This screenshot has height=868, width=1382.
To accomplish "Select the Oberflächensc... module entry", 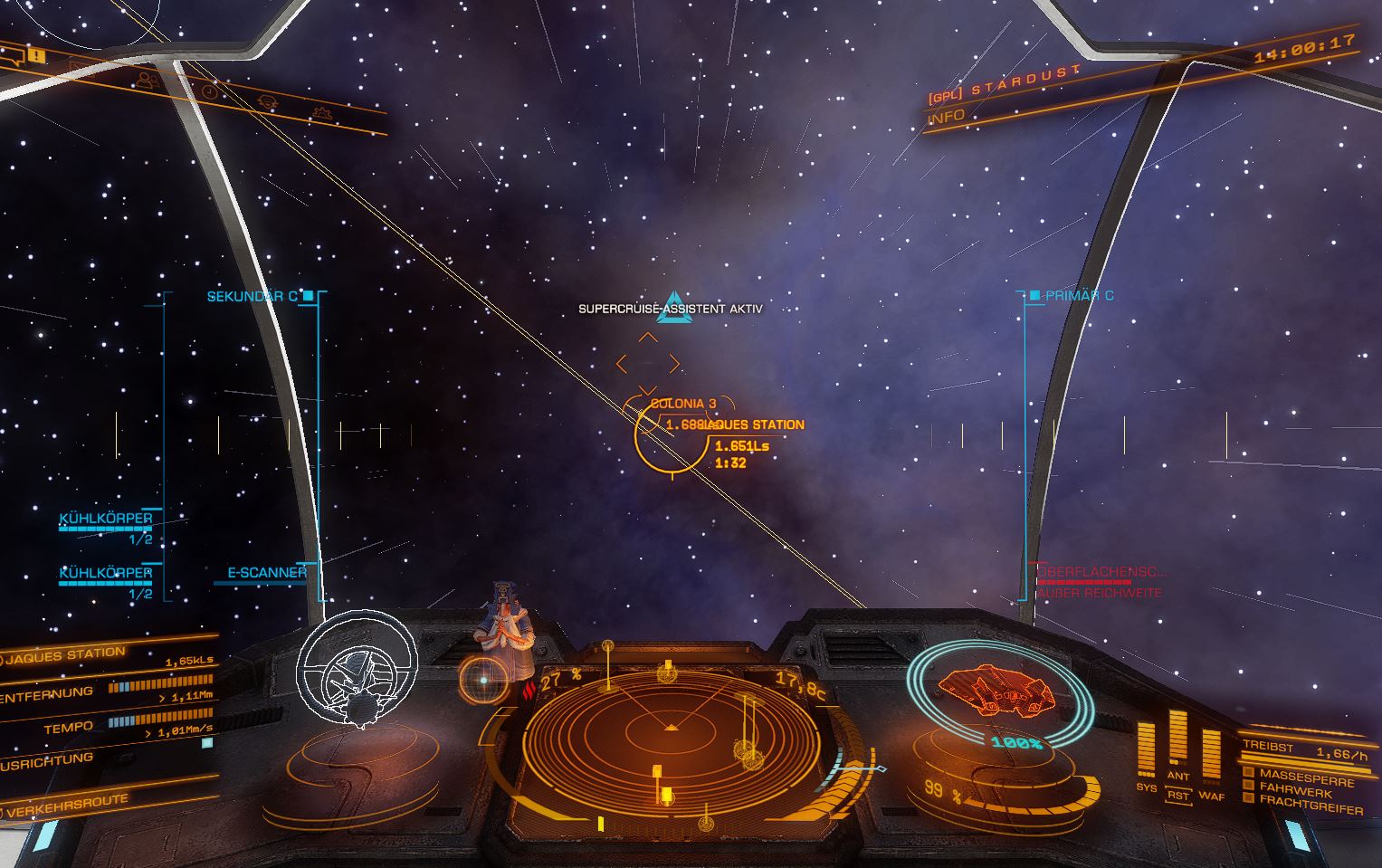I will pyautogui.click(x=1101, y=572).
